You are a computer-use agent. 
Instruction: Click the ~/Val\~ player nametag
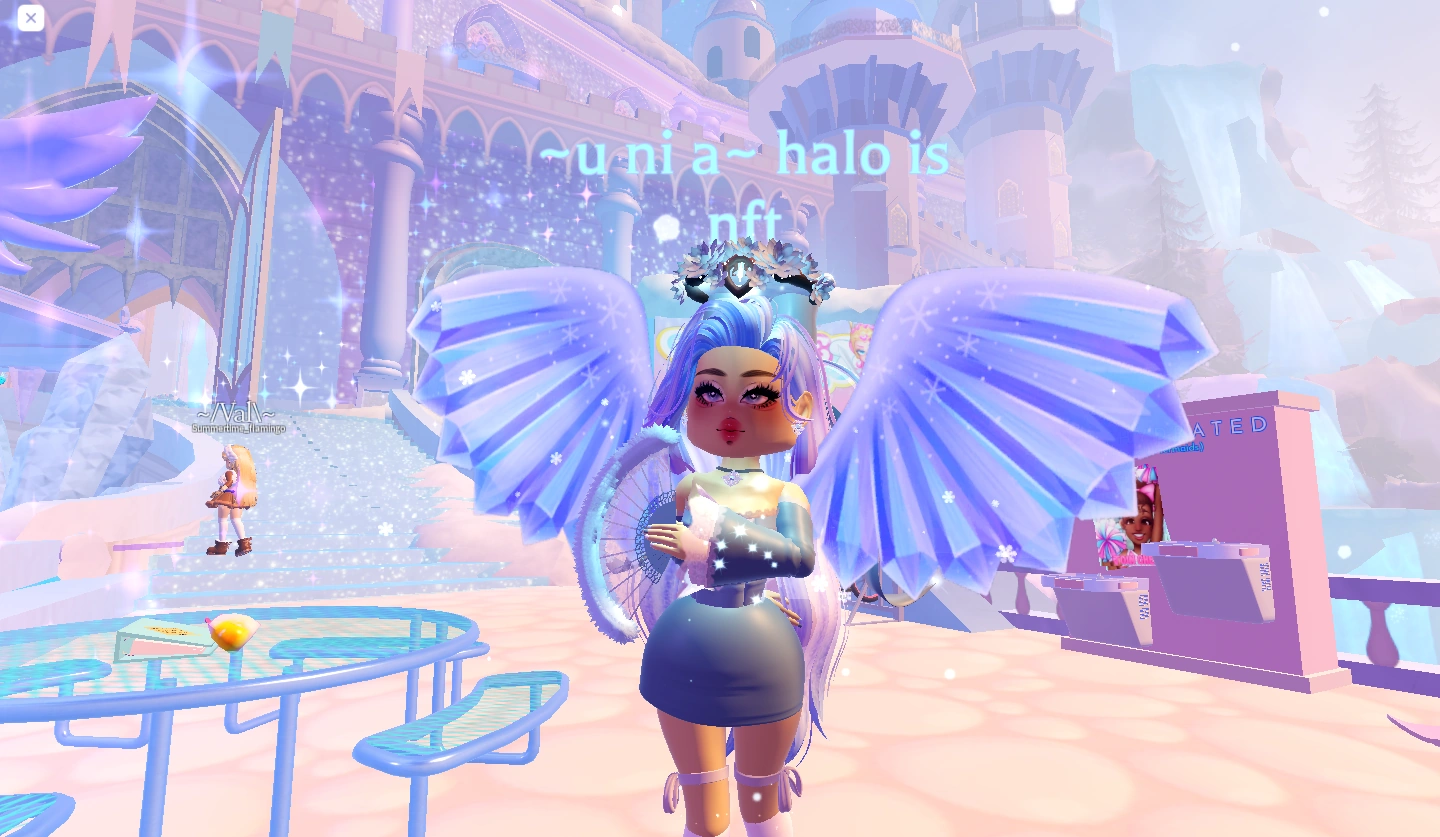pyautogui.click(x=237, y=413)
